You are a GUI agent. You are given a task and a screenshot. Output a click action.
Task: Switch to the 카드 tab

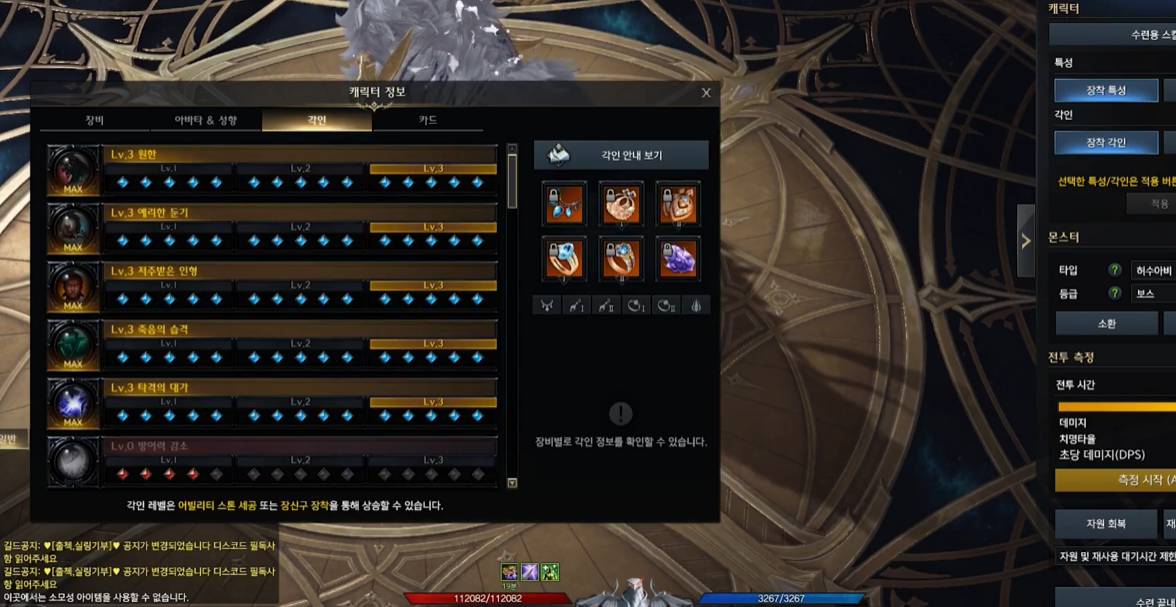tap(427, 120)
